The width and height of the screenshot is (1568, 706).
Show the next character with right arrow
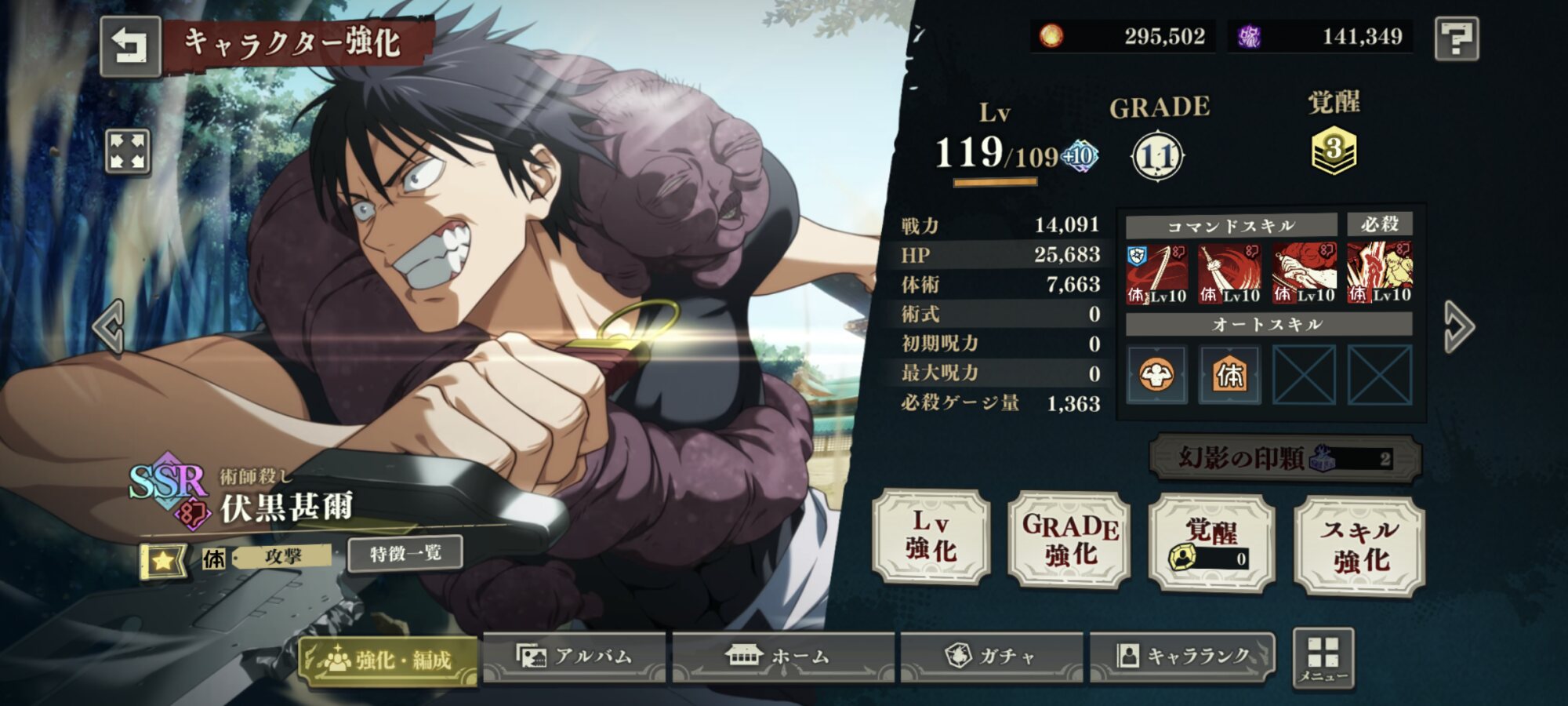(x=1458, y=326)
